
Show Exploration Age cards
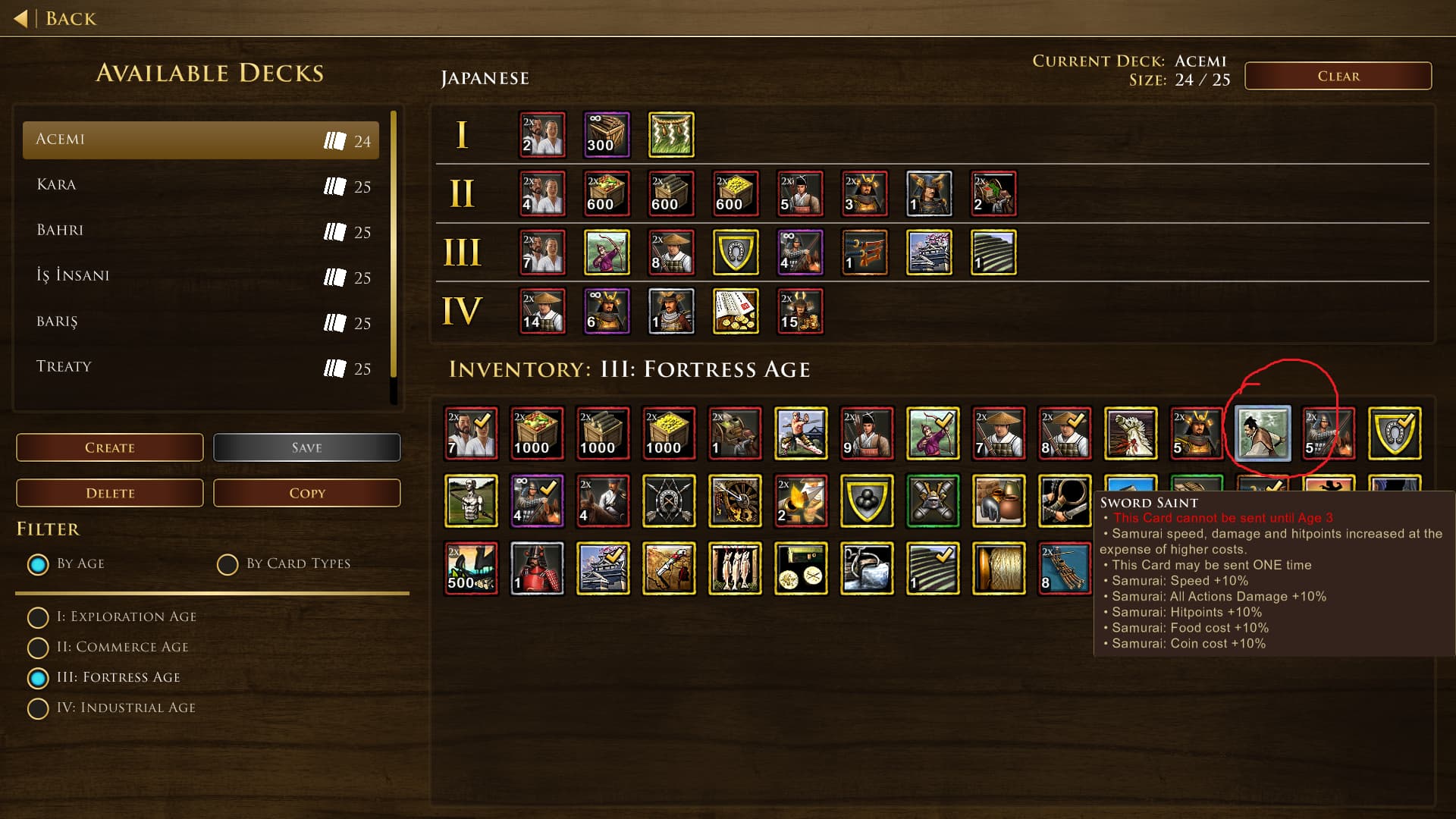(x=38, y=617)
